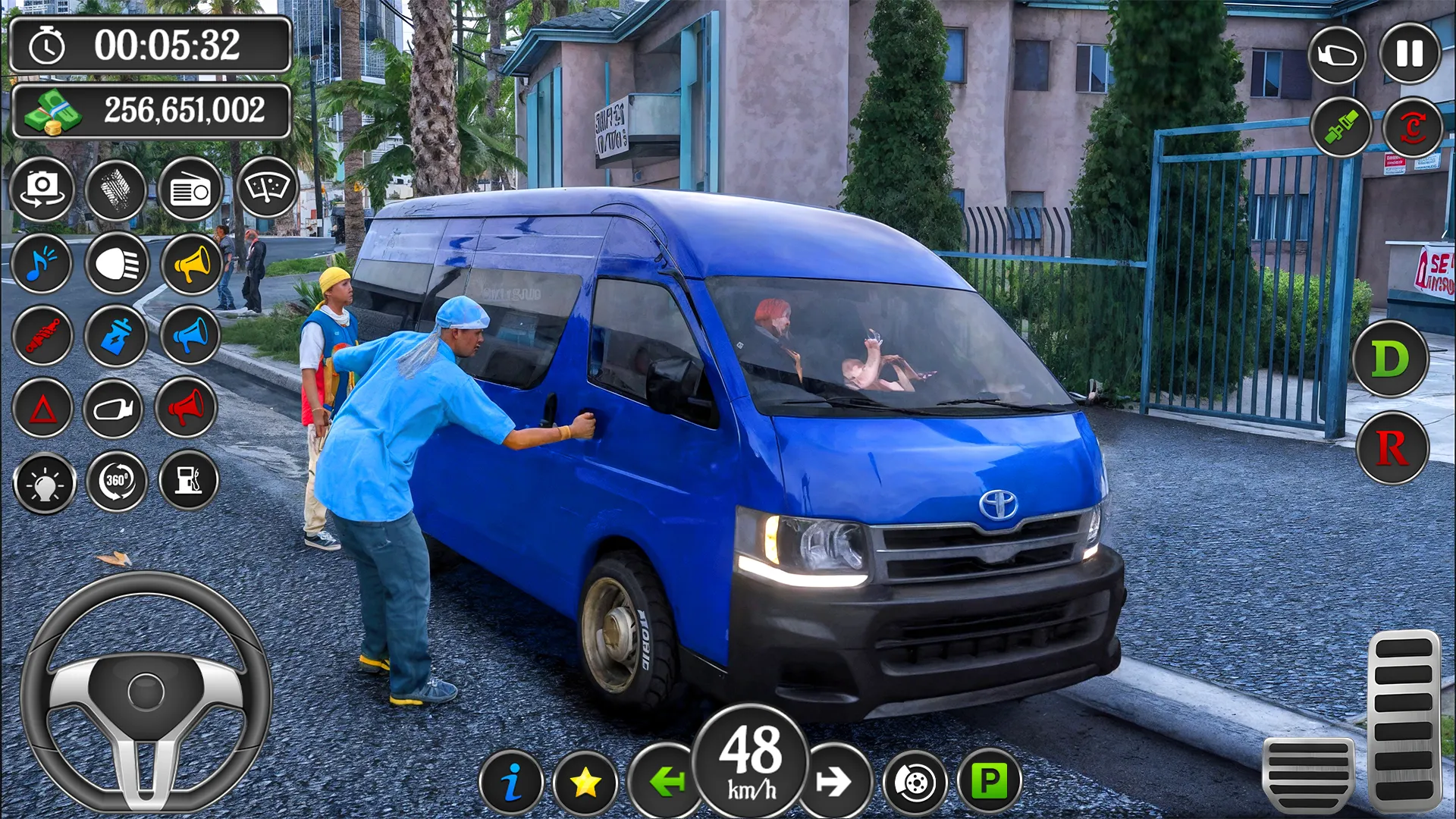Image resolution: width=1456 pixels, height=819 pixels.
Task: Select the R reverse gear
Action: (x=1392, y=448)
